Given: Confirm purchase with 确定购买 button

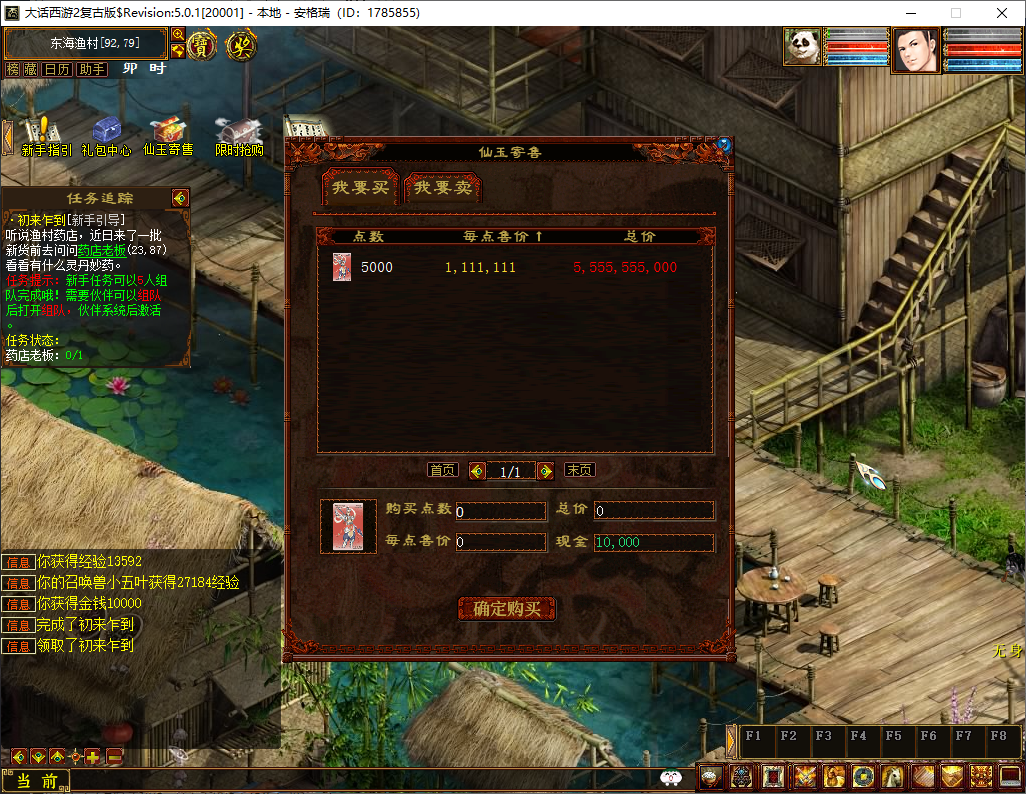Looking at the screenshot, I should pyautogui.click(x=507, y=609).
